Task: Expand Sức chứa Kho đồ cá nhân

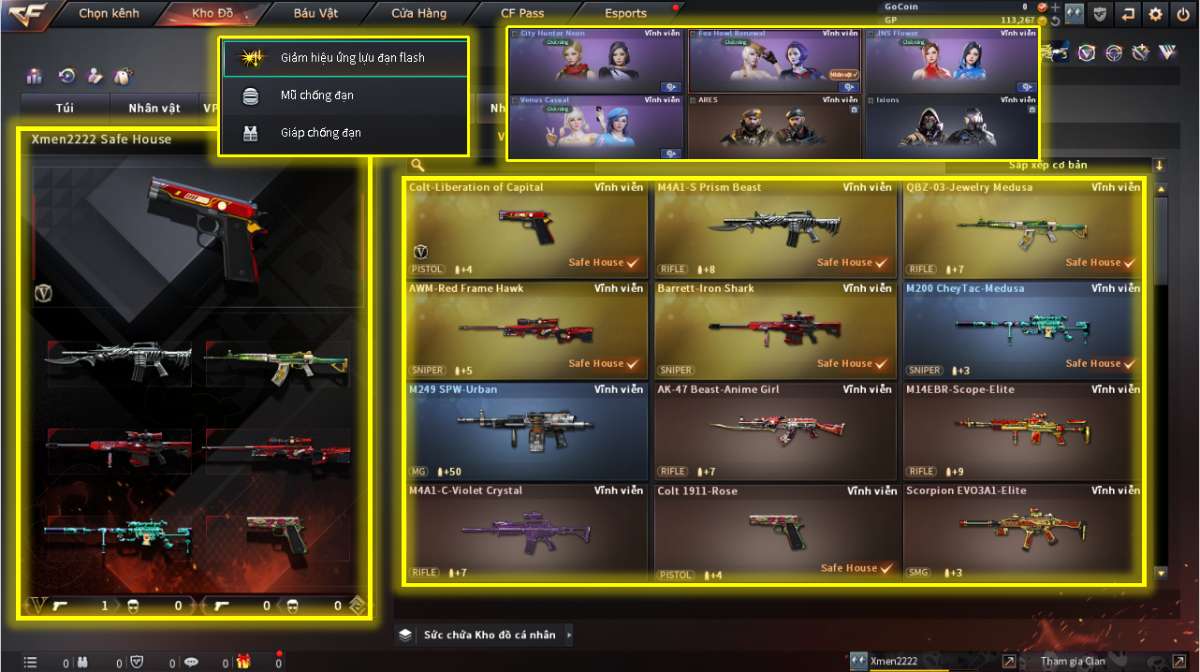Action: click(487, 634)
